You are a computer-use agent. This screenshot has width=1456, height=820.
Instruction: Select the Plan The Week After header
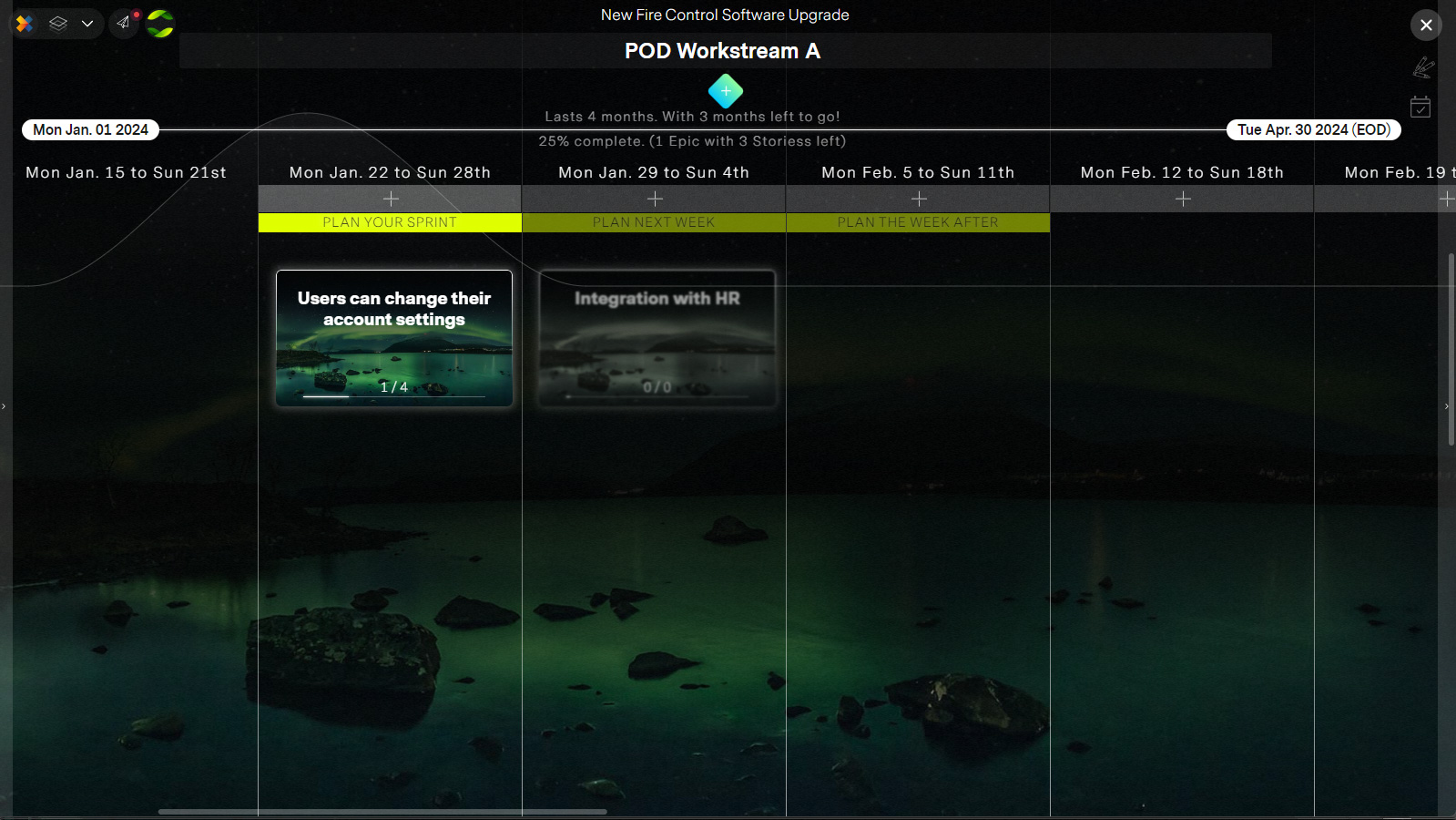click(x=917, y=222)
